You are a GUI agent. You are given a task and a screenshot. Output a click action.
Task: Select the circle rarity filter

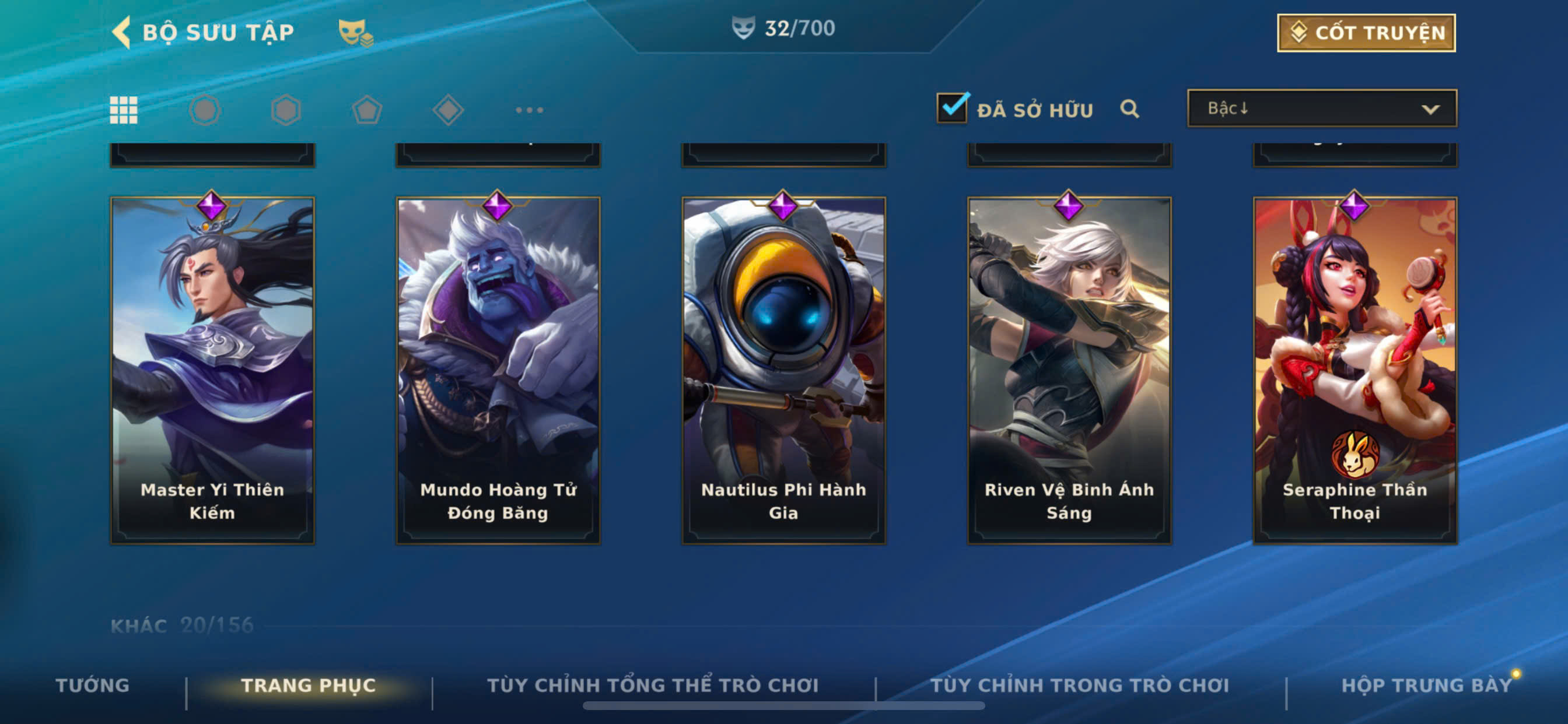tap(205, 110)
